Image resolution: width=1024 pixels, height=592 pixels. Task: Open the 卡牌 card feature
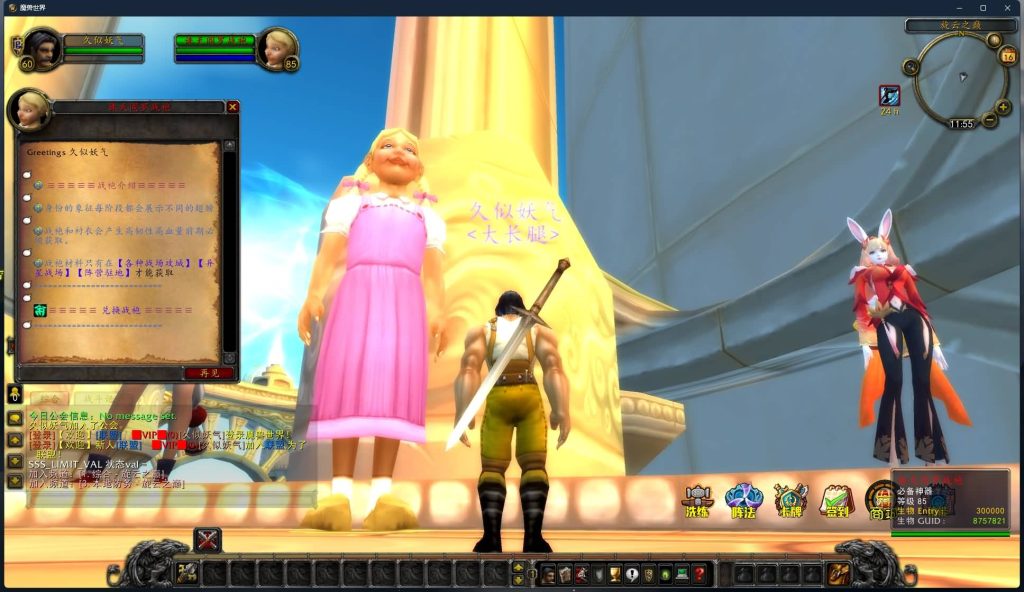pos(790,499)
